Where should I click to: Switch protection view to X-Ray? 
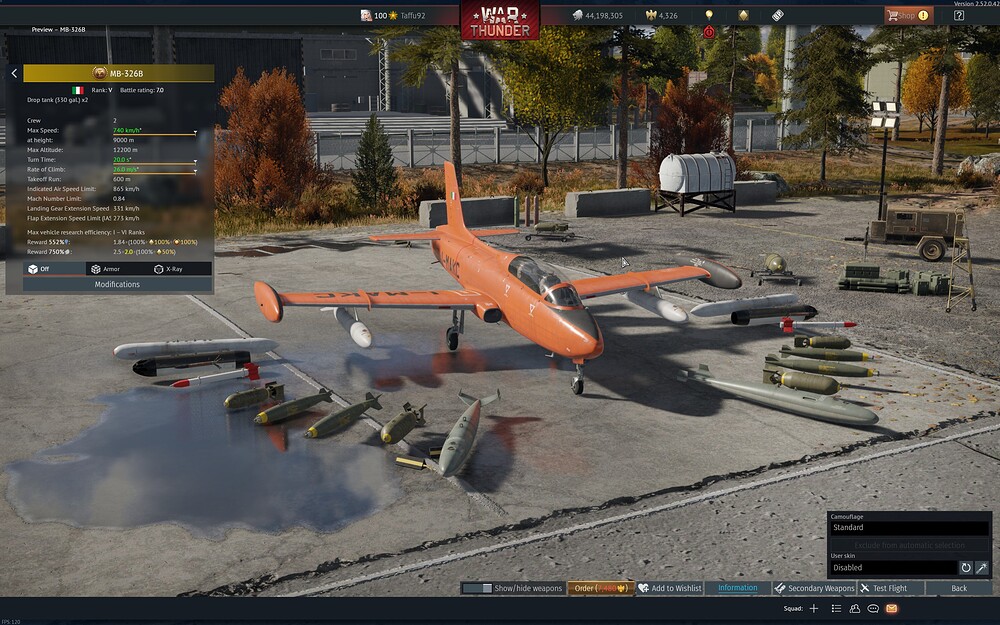(x=168, y=269)
